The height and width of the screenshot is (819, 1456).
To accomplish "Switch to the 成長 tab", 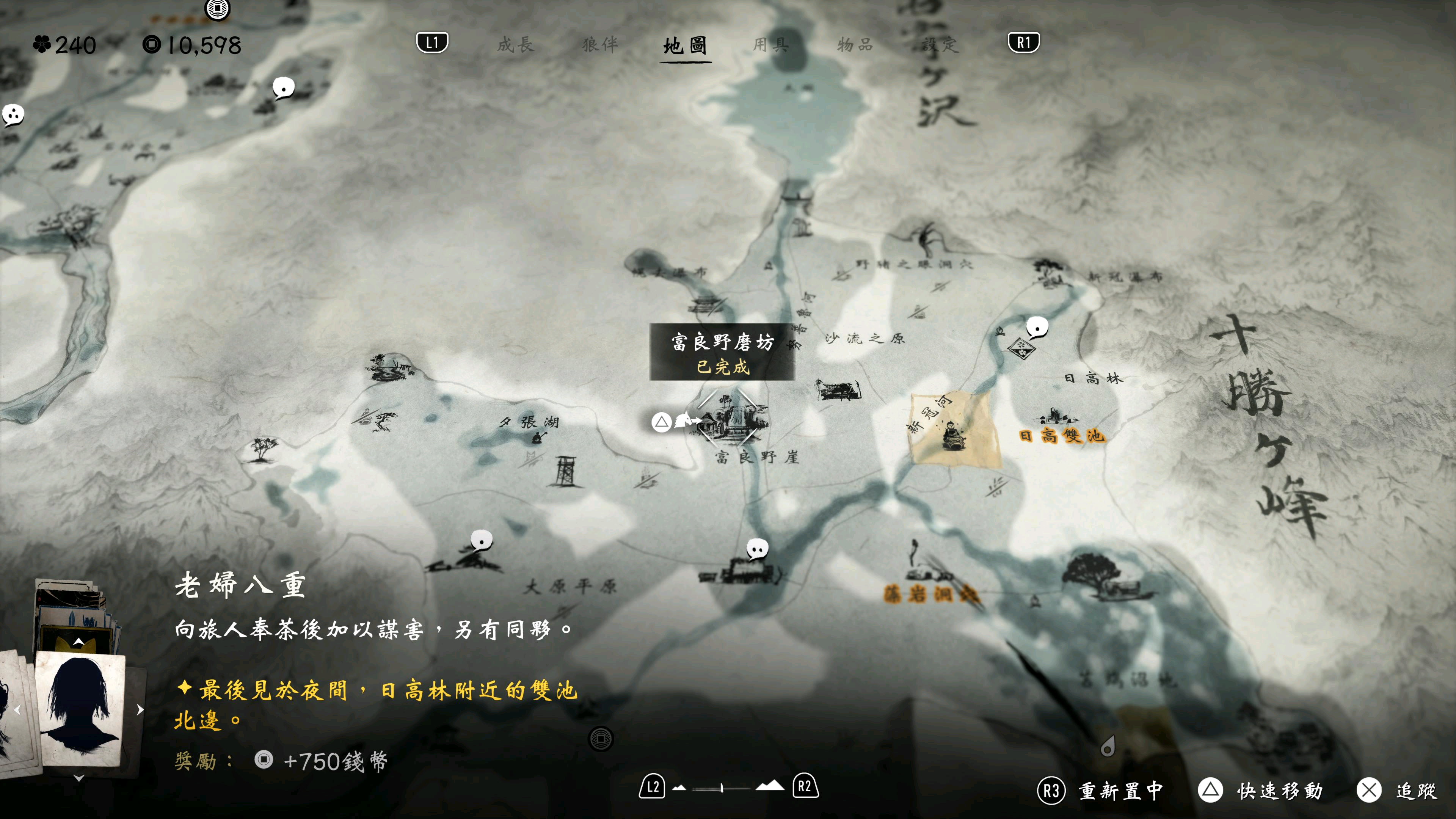I will tap(515, 44).
